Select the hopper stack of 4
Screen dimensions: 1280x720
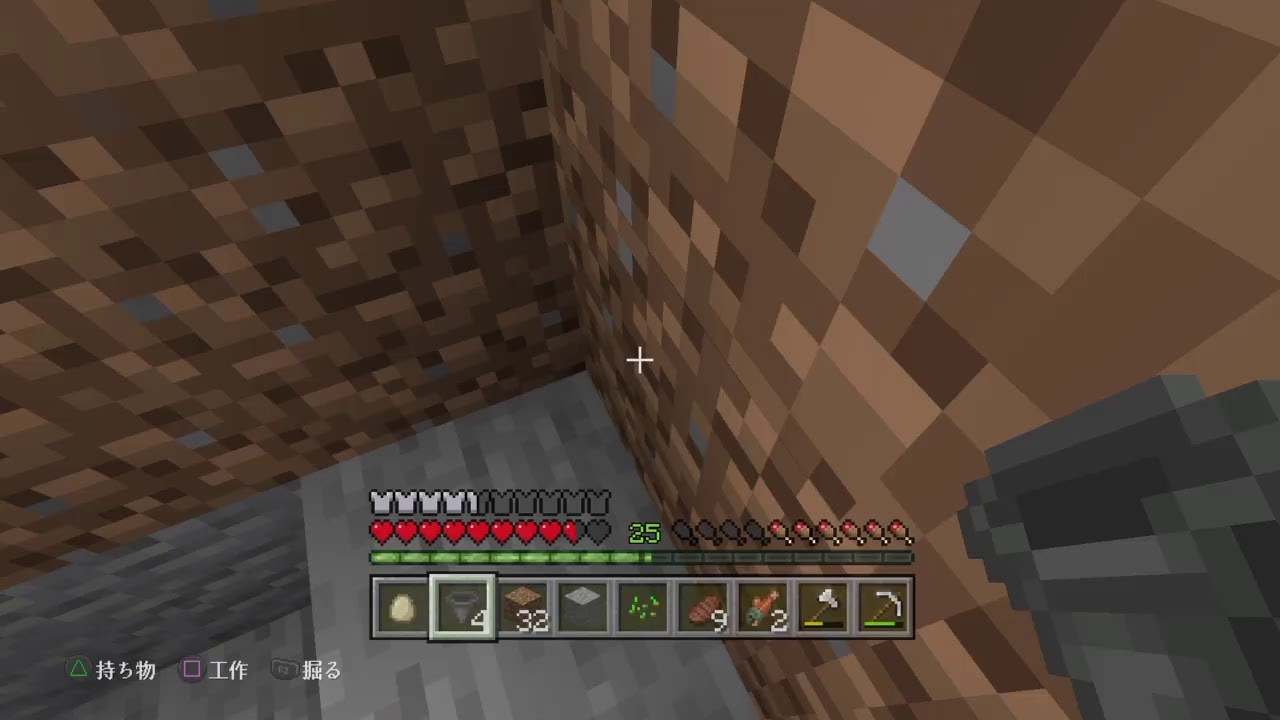tap(461, 607)
